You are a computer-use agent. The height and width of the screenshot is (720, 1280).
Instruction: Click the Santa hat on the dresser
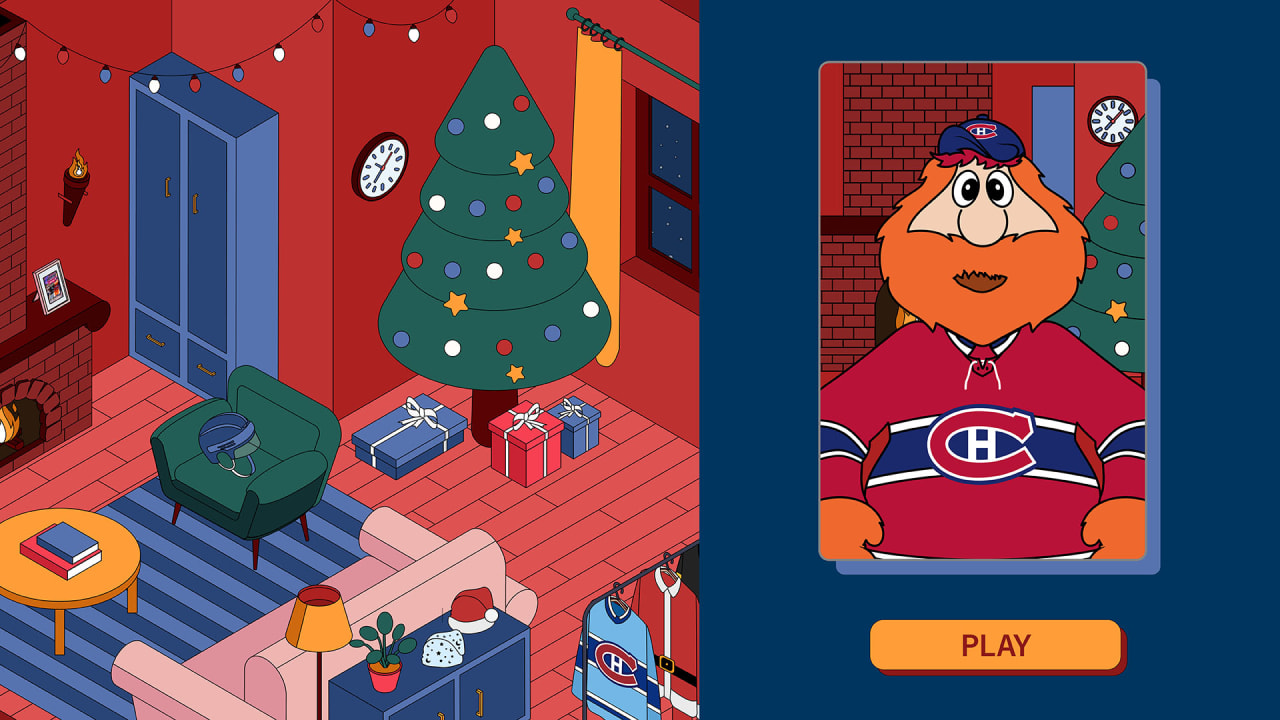pyautogui.click(x=470, y=610)
